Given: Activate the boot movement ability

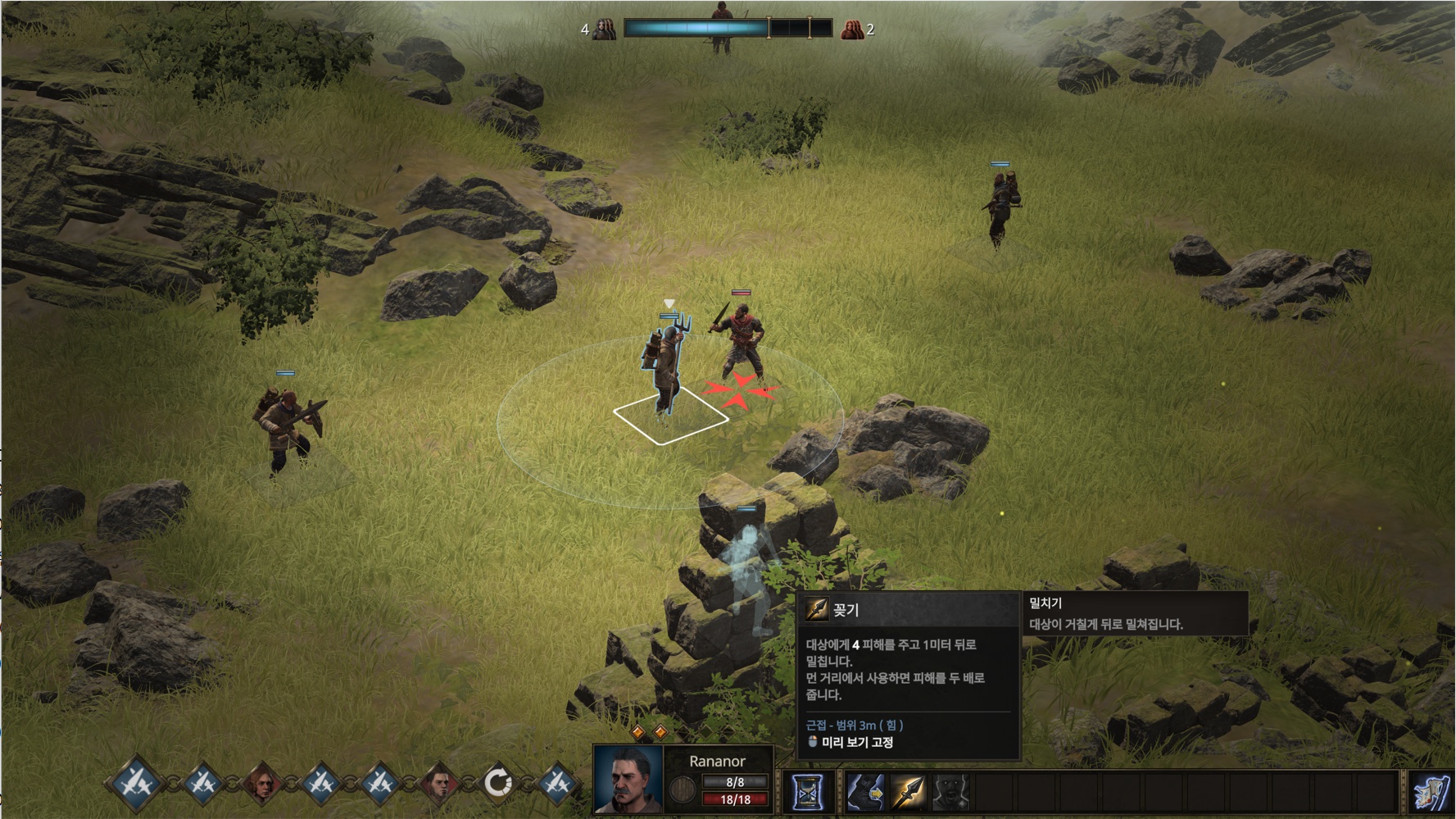Looking at the screenshot, I should 864,792.
